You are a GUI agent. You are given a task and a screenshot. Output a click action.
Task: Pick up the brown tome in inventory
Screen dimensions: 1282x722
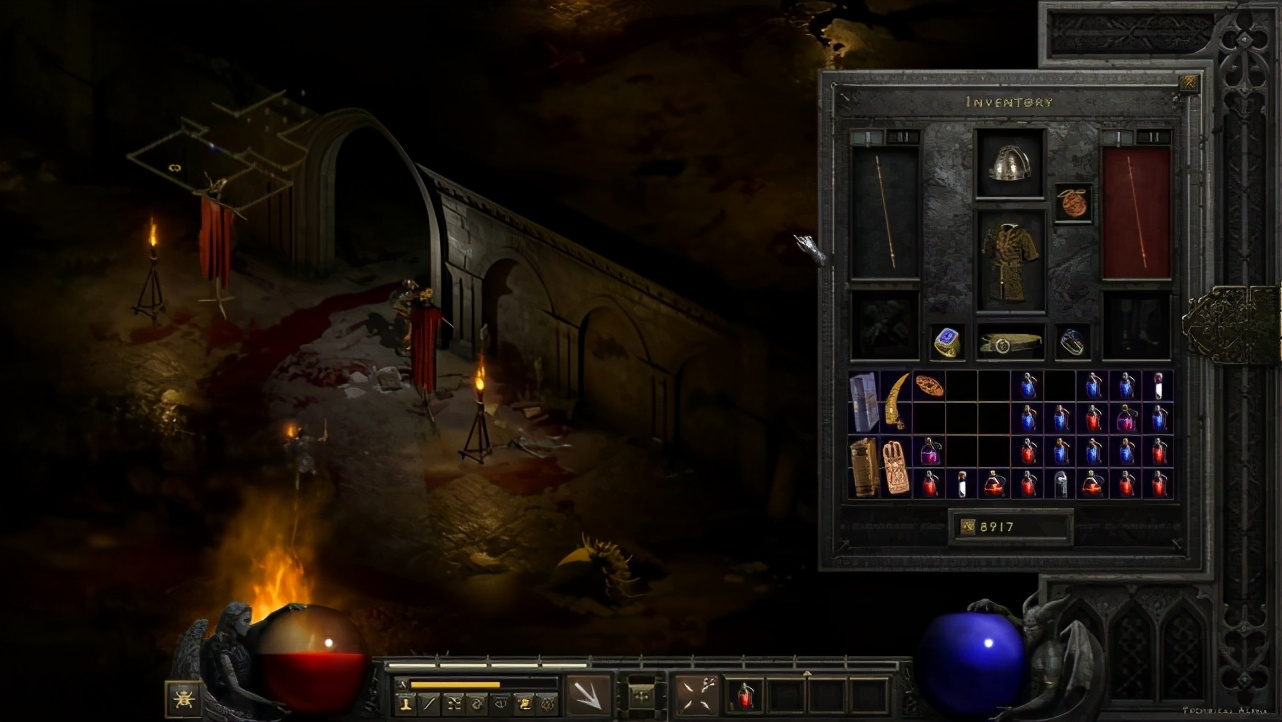863,465
